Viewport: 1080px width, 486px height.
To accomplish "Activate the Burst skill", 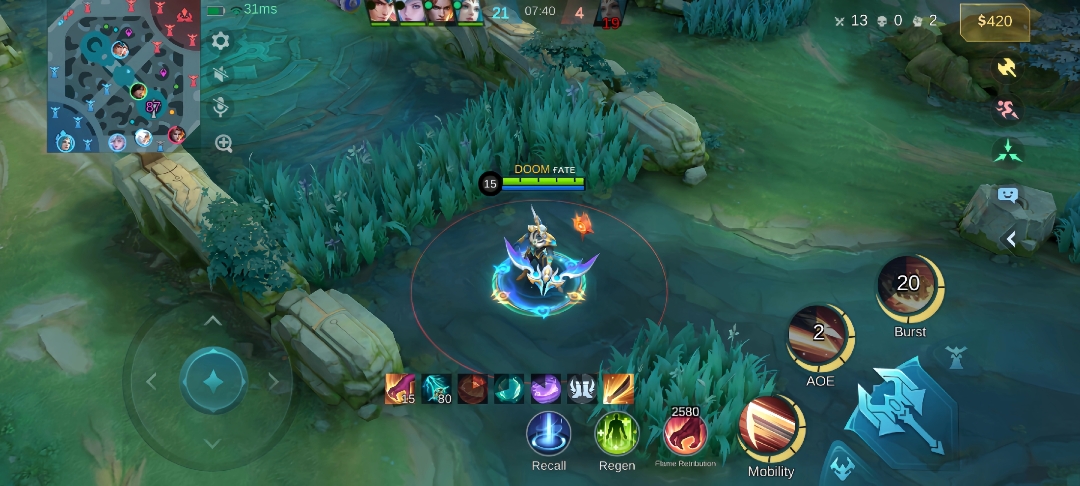I will coord(909,287).
